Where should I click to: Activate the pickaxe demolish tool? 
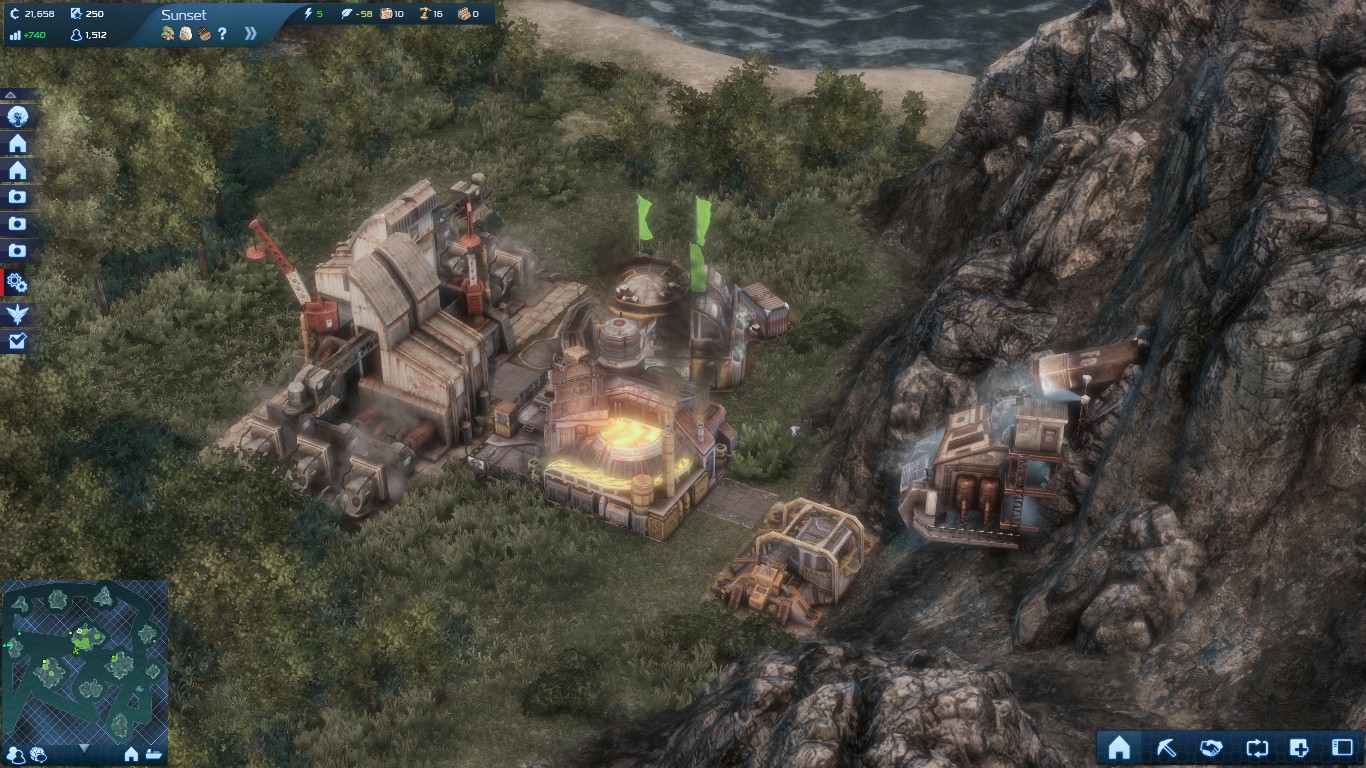pos(1166,748)
